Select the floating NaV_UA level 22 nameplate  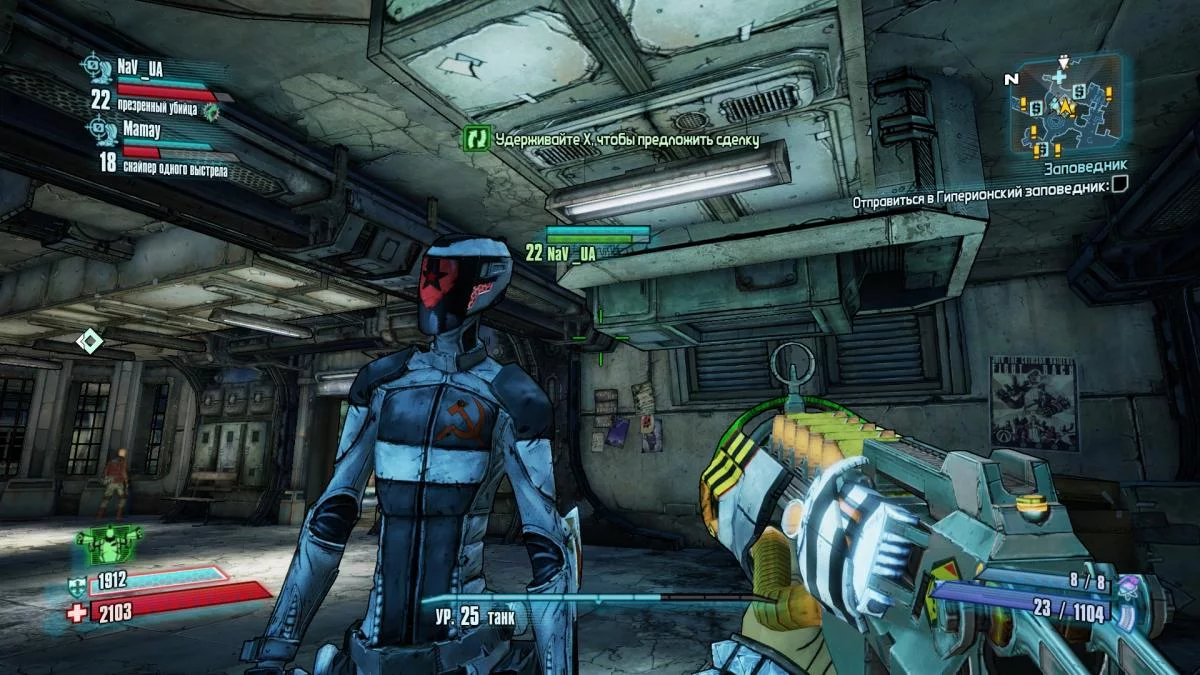pyautogui.click(x=561, y=254)
